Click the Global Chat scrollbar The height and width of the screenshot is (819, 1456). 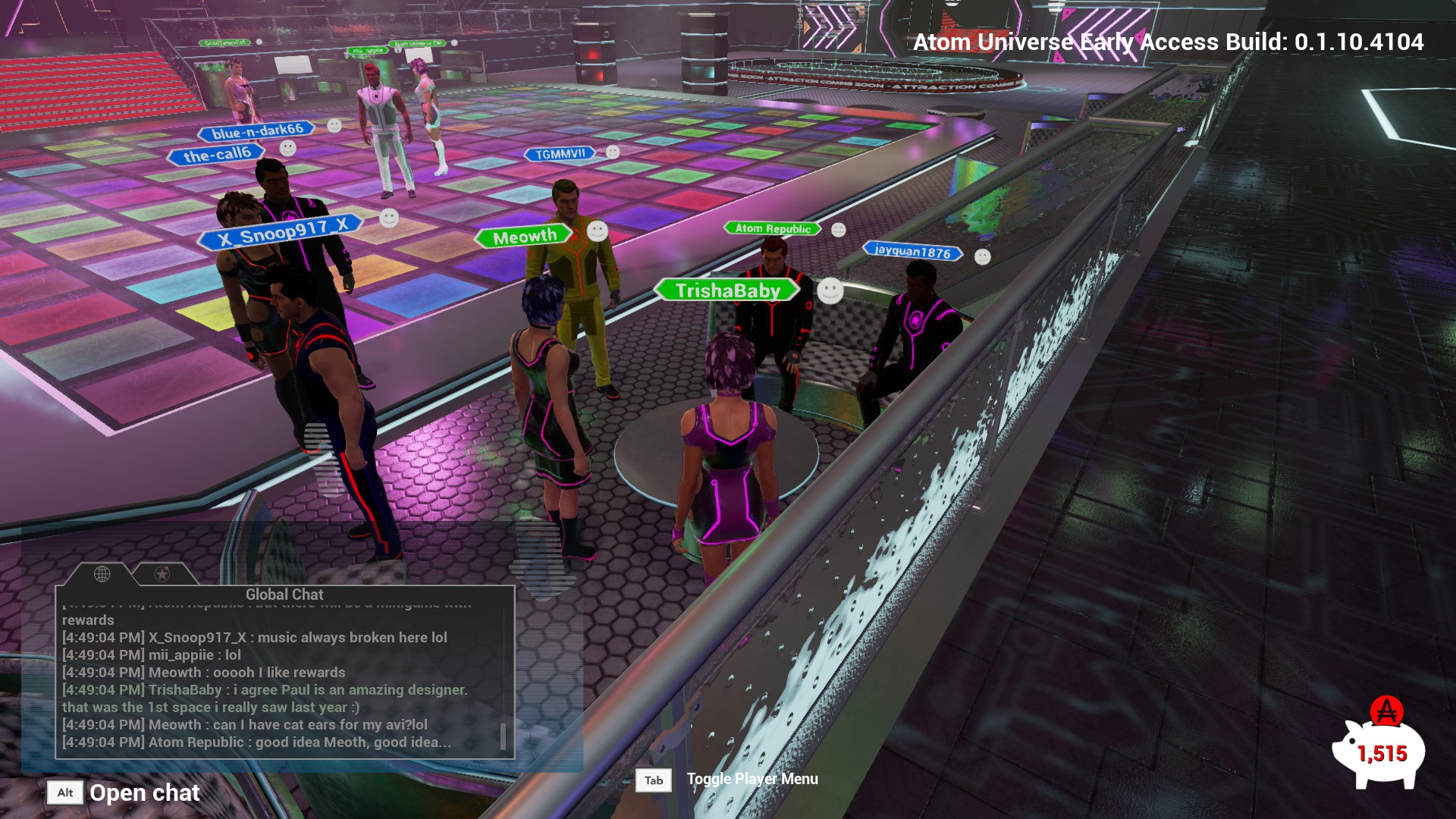[502, 736]
